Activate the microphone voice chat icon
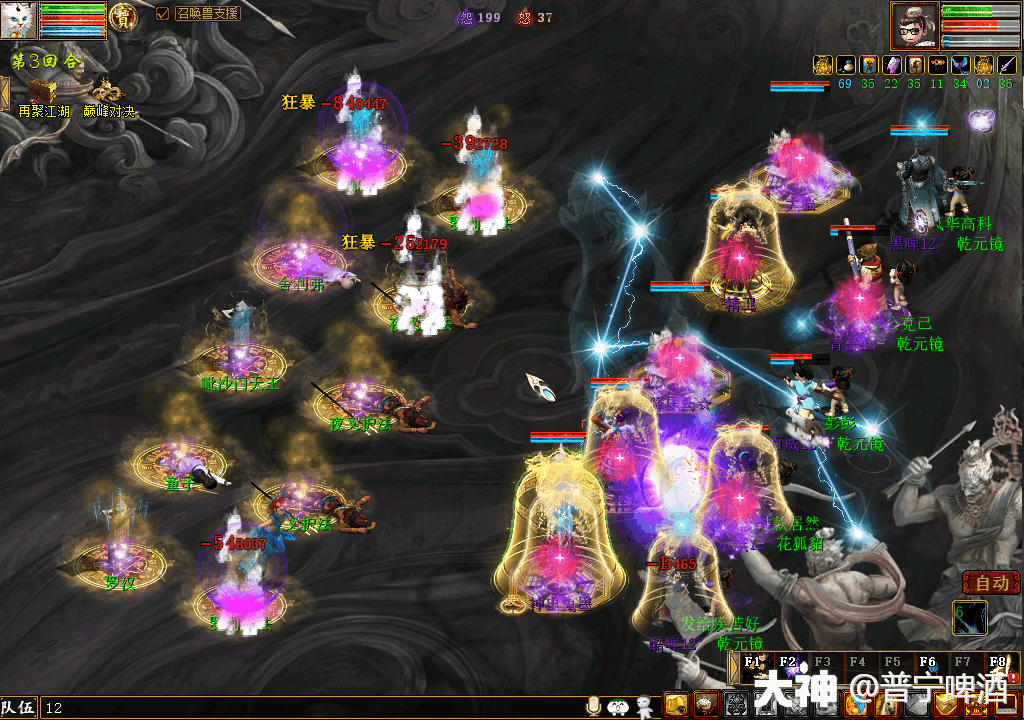The width and height of the screenshot is (1024, 720). pyautogui.click(x=594, y=706)
